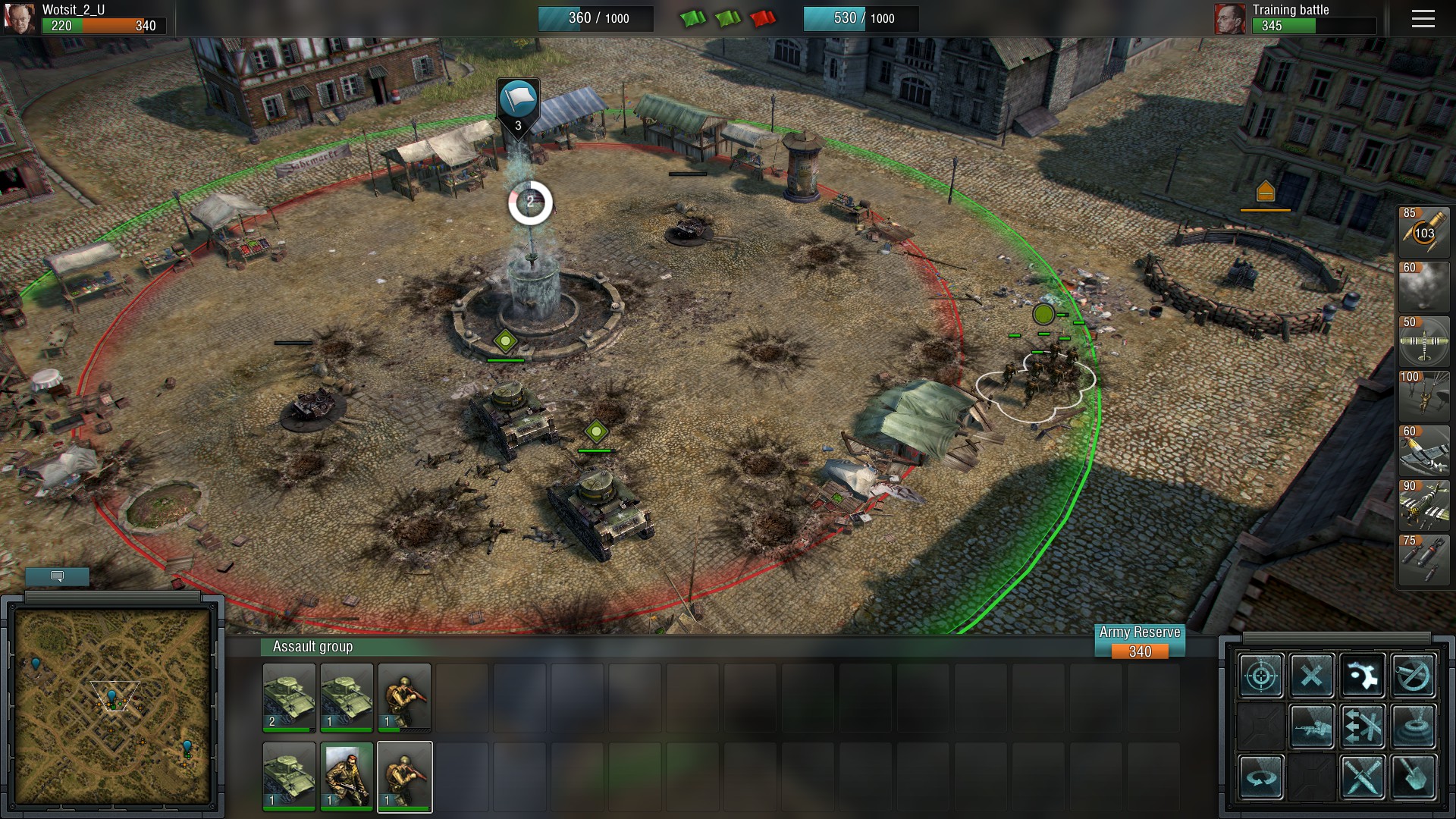The image size is (1456, 819).
Task: Choose the rotate arrows command
Action: click(x=1261, y=777)
